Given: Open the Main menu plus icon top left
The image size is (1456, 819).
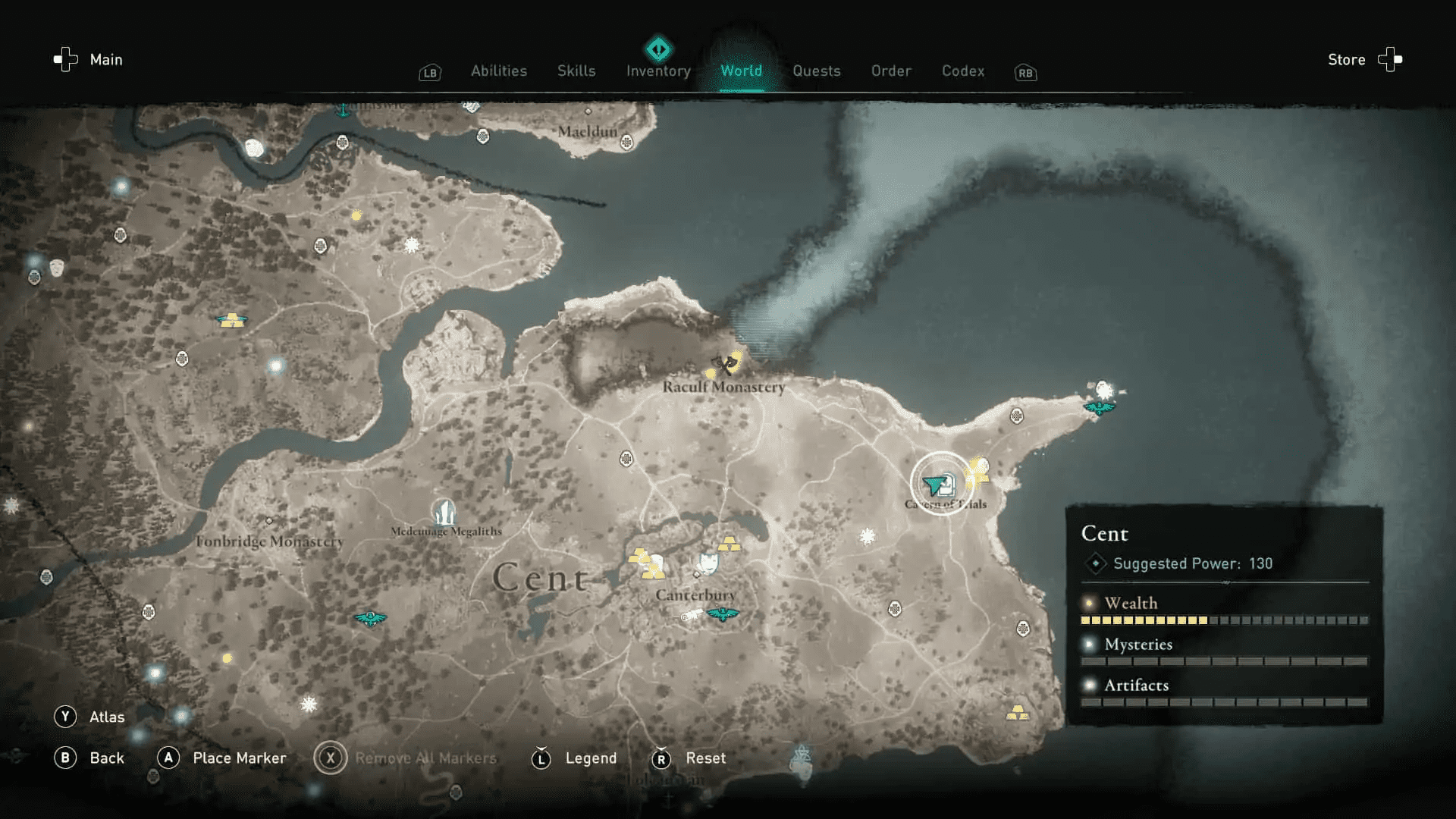Looking at the screenshot, I should 64,59.
